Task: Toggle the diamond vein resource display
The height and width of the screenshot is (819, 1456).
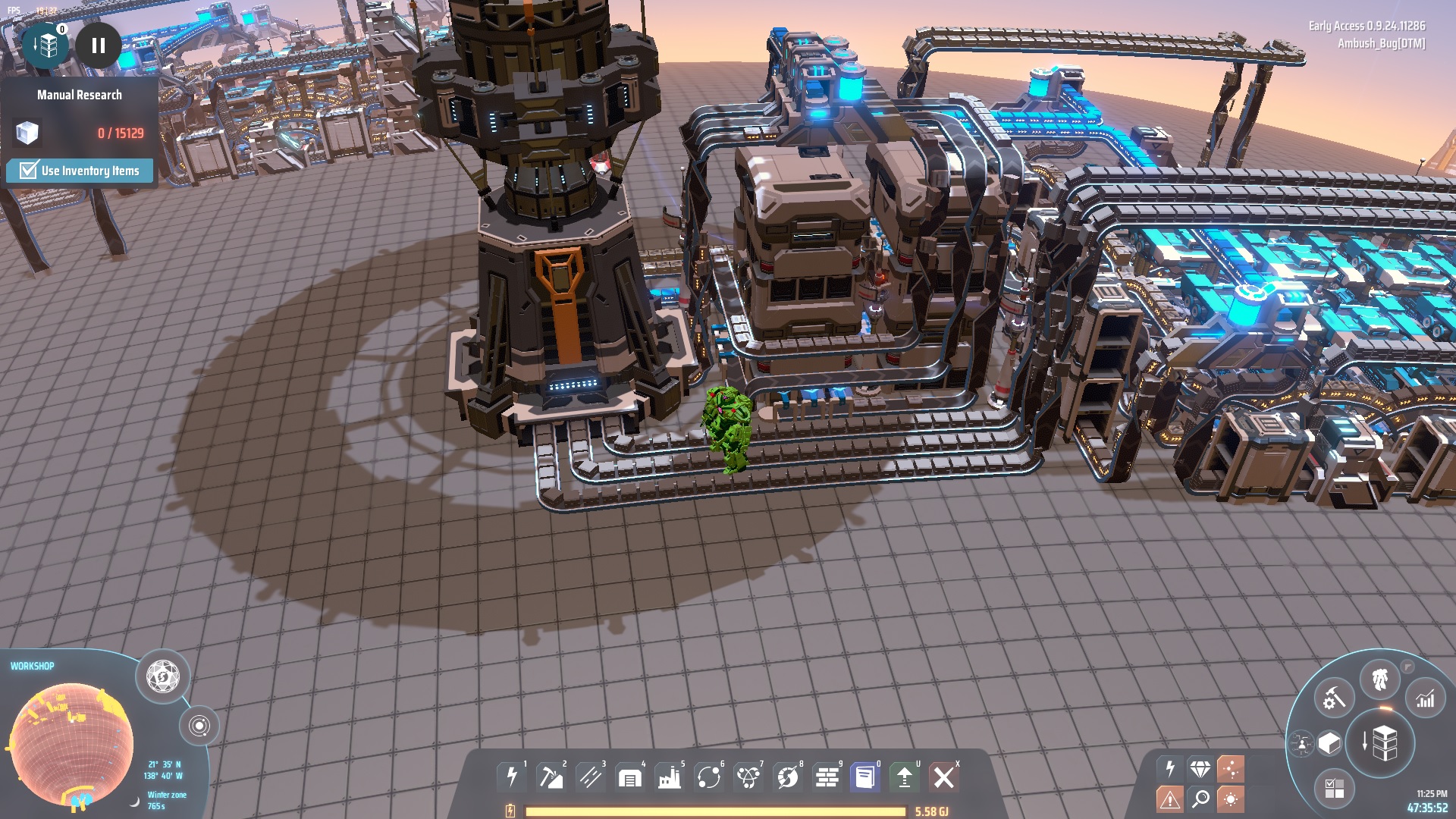Action: pos(1200,769)
